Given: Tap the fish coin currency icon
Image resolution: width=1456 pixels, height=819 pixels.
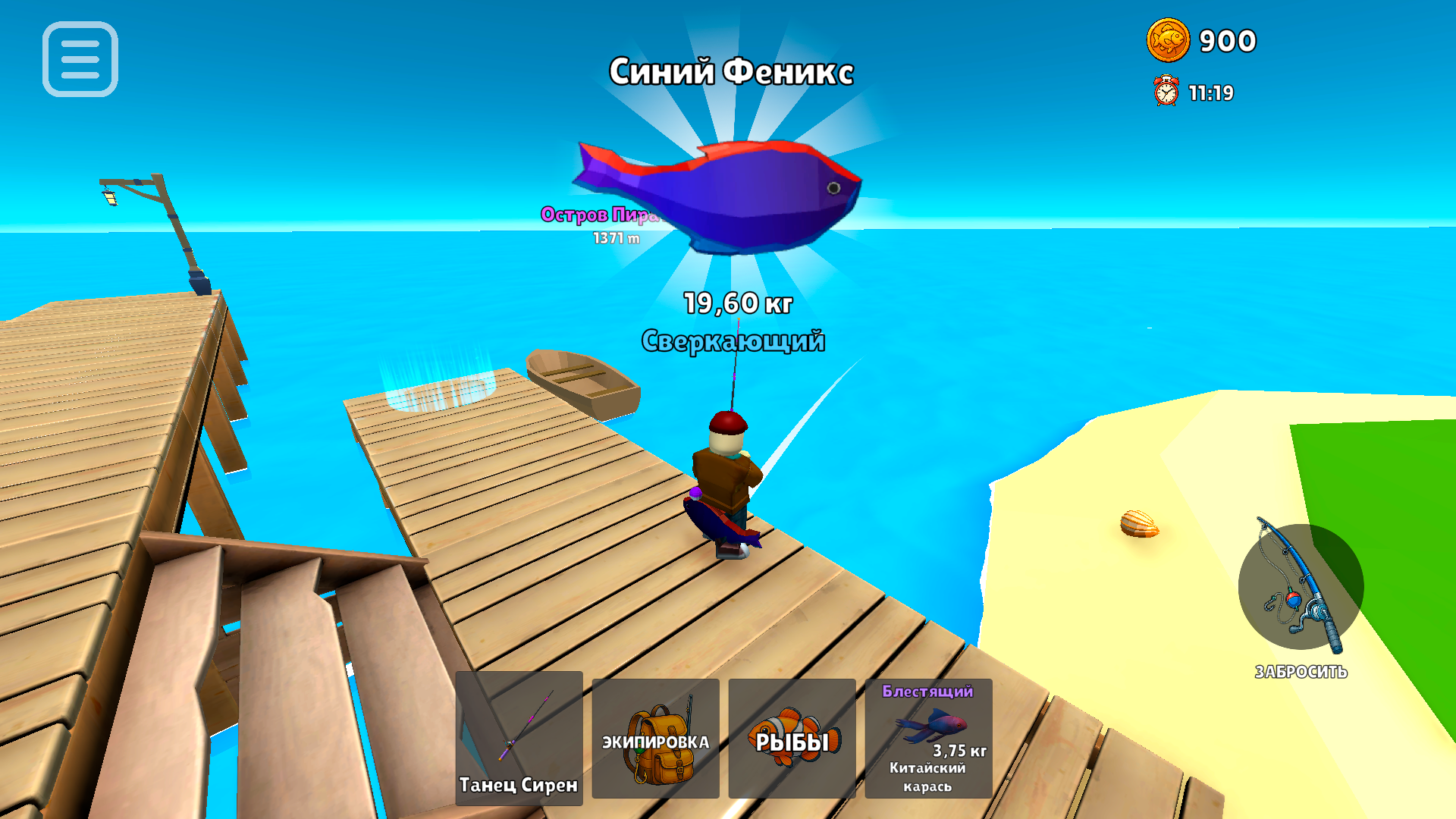Looking at the screenshot, I should click(x=1169, y=42).
